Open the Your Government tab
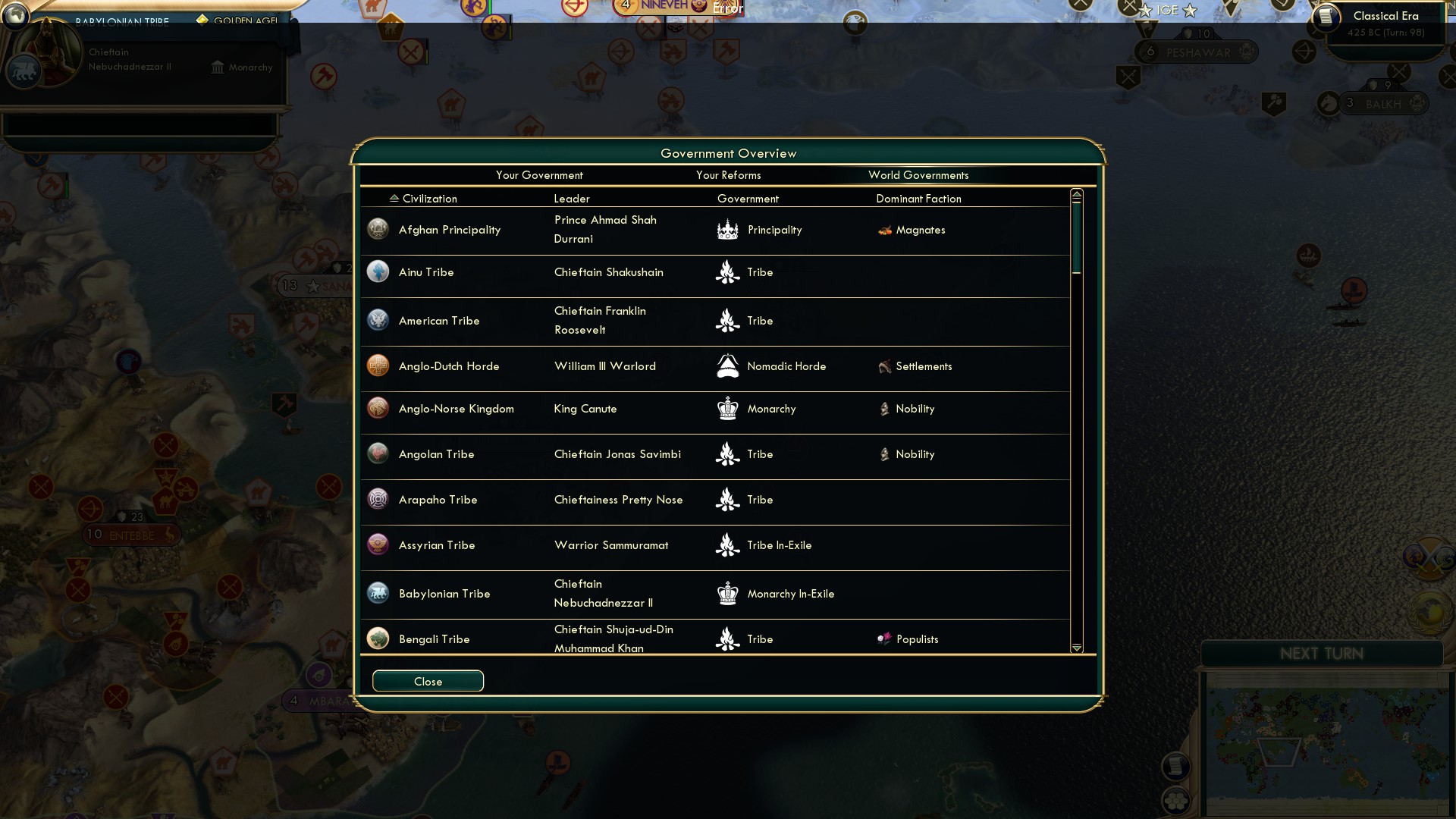This screenshot has height=819, width=1456. pyautogui.click(x=539, y=175)
